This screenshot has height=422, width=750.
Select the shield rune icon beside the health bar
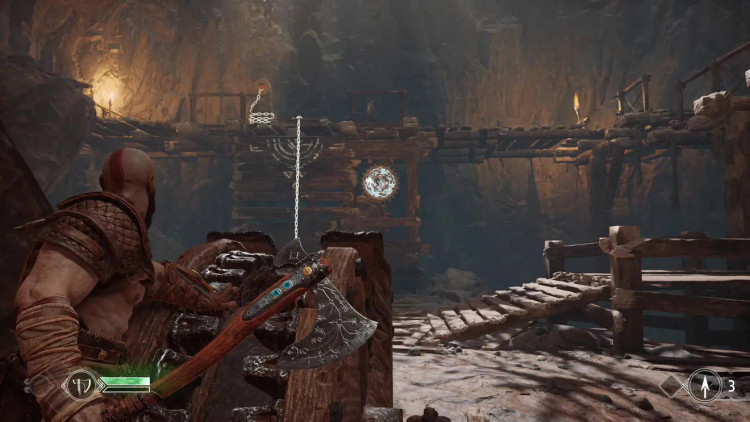pos(80,386)
